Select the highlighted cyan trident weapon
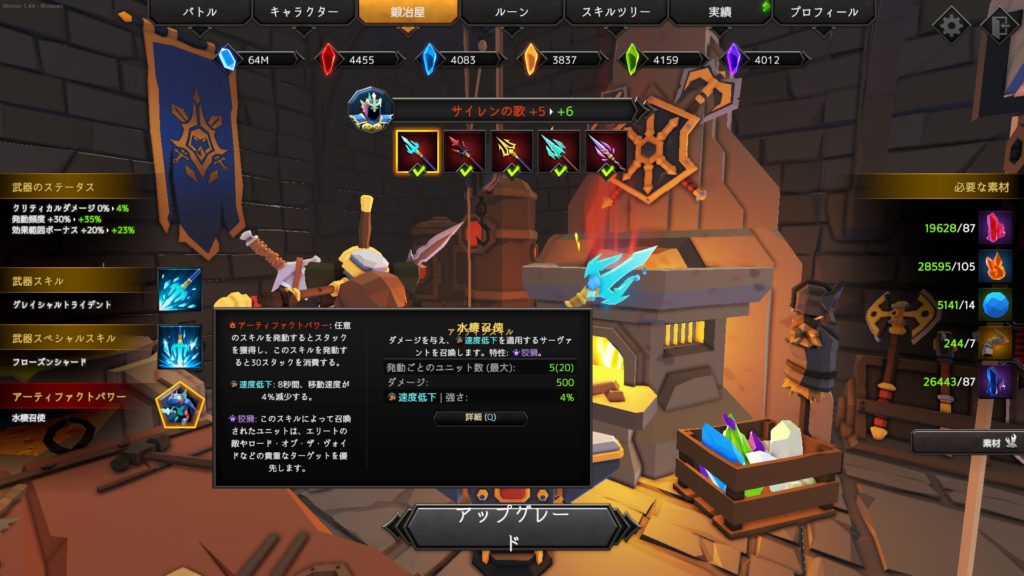 (x=417, y=152)
